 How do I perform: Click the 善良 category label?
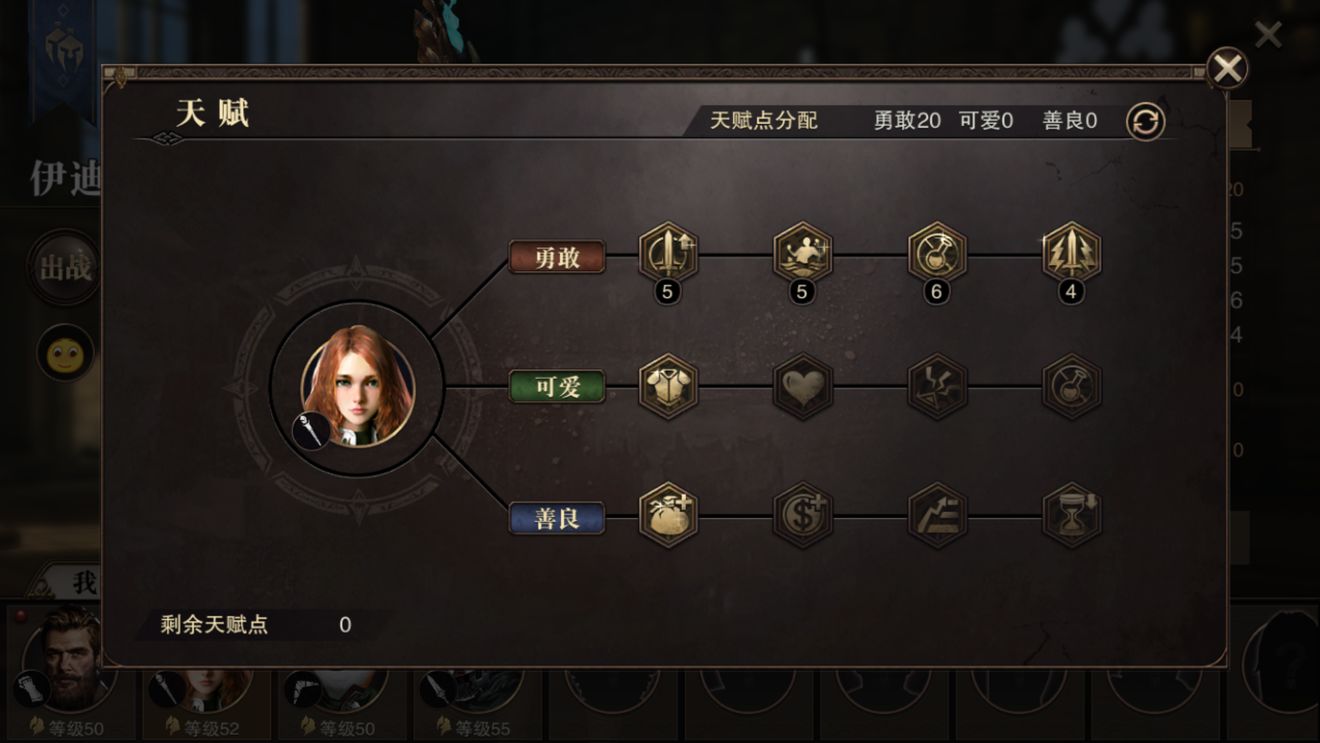tap(558, 516)
